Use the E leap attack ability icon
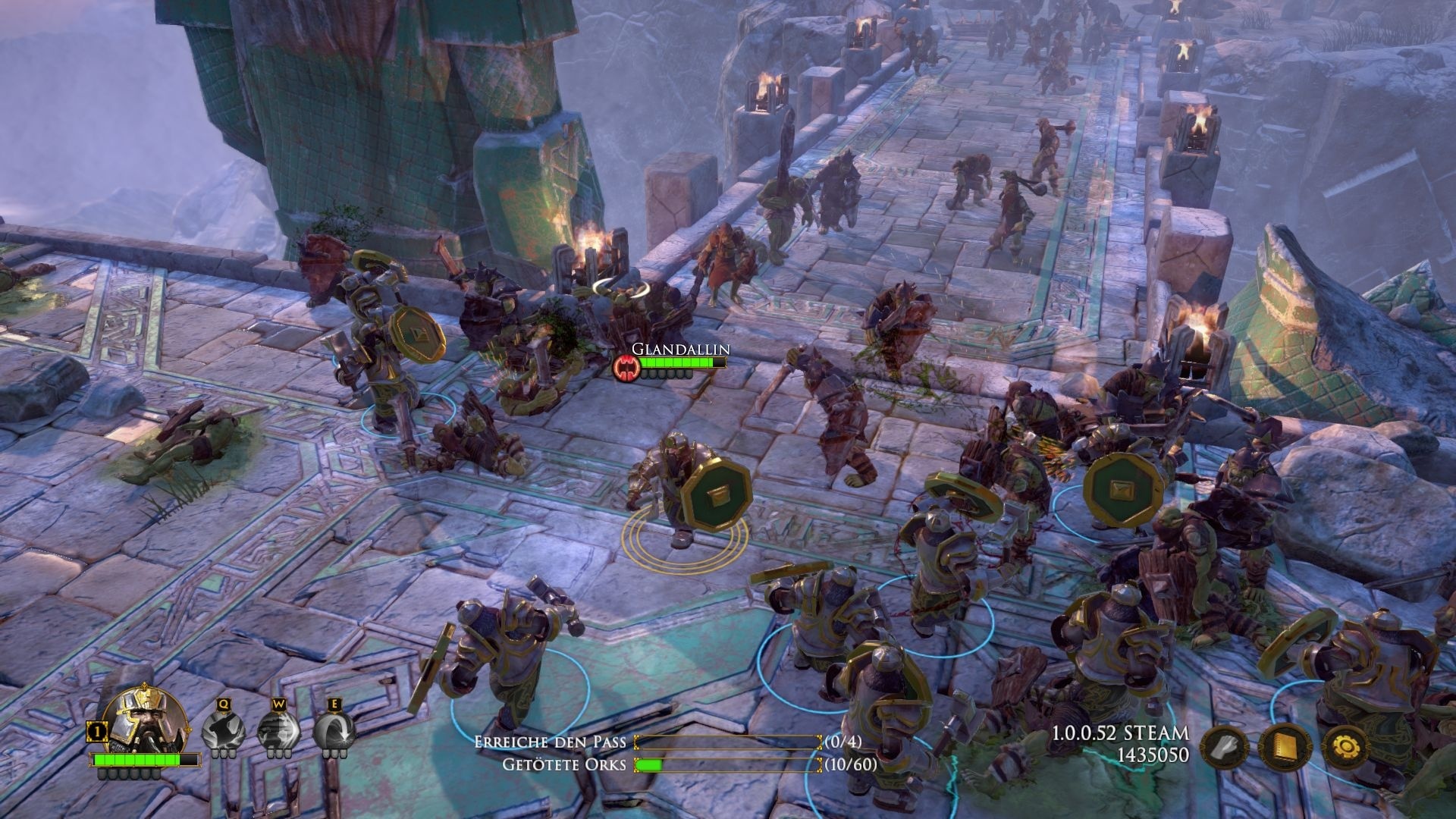This screenshot has height=819, width=1456. (x=334, y=730)
